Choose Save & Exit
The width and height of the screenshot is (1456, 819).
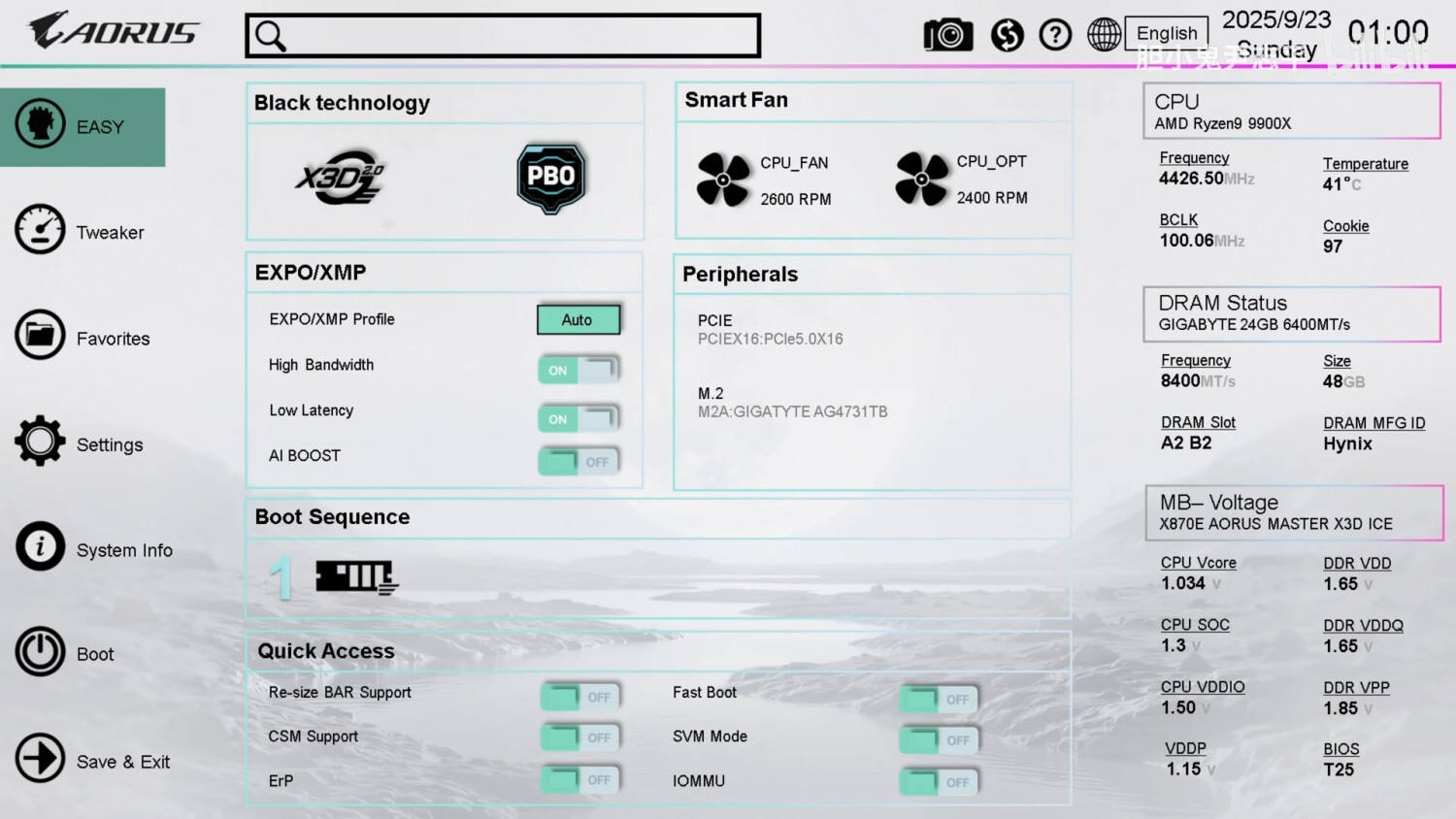[x=93, y=761]
